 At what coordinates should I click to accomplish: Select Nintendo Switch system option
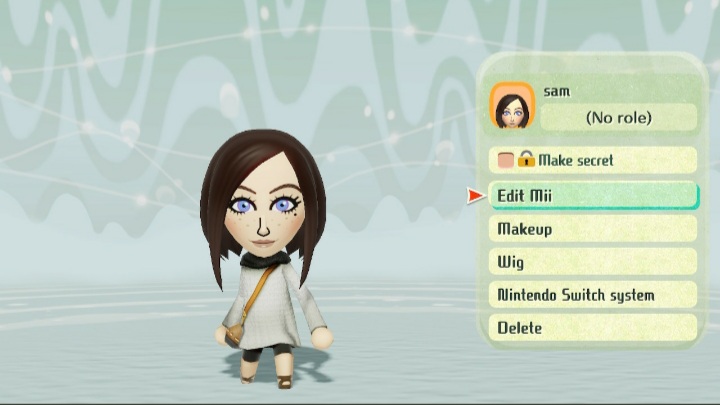tap(593, 295)
